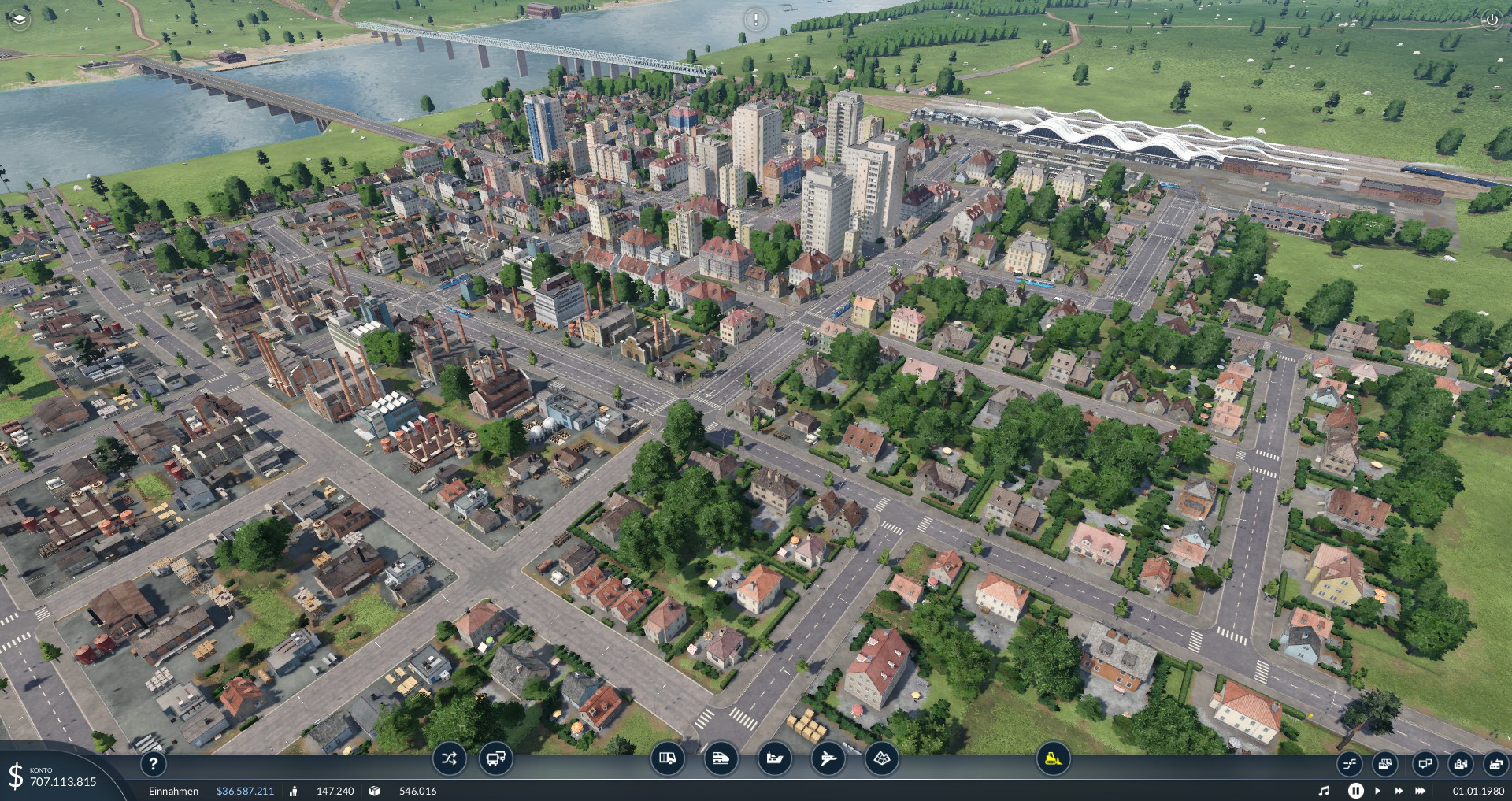
Task: Open the terrain and landscaping tools
Action: pos(881,759)
